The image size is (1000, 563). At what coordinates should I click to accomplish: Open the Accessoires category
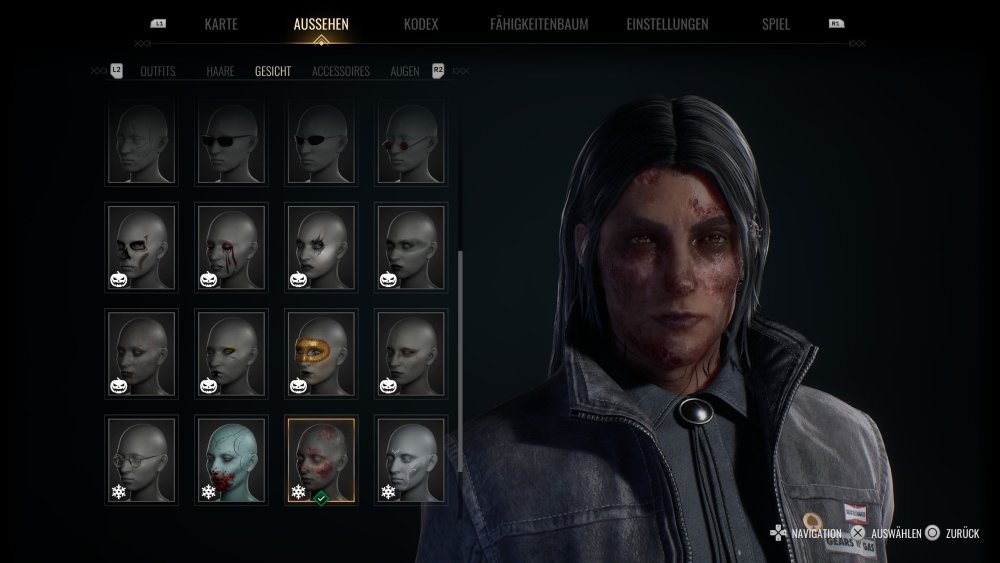click(x=341, y=71)
